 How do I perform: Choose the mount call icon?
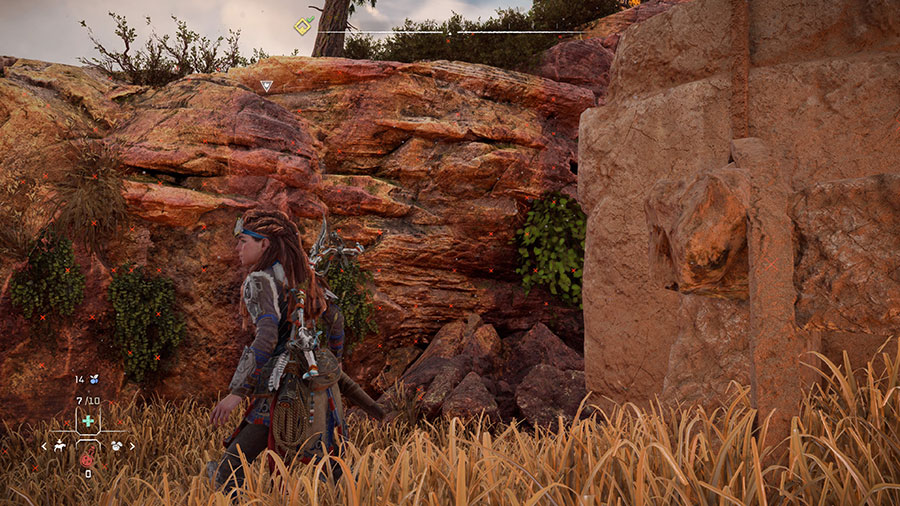pyautogui.click(x=60, y=445)
